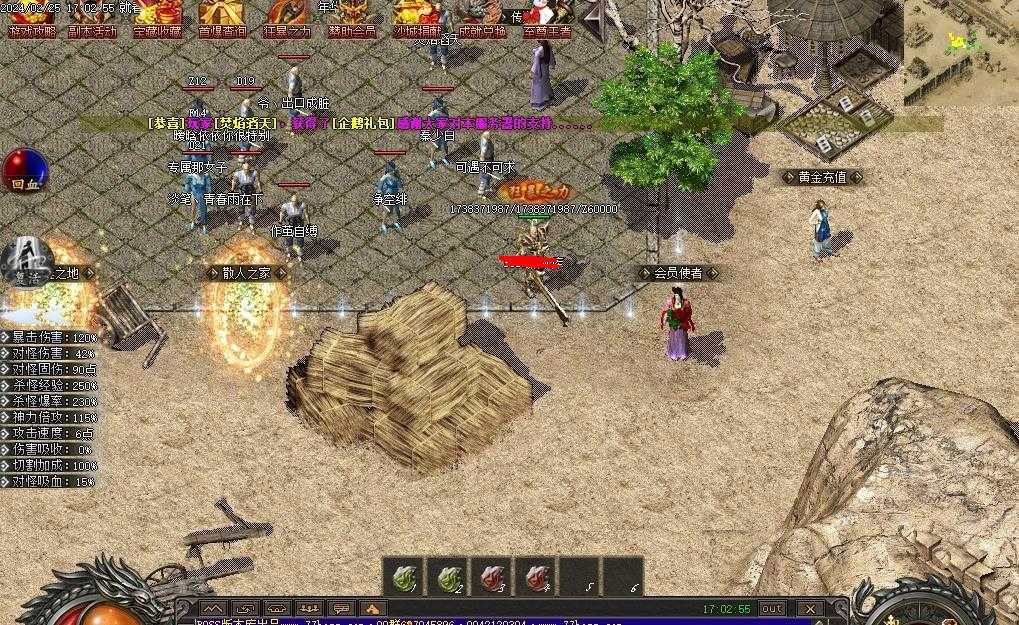Open the minimap in the corner
This screenshot has height=625, width=1019.
point(960,50)
